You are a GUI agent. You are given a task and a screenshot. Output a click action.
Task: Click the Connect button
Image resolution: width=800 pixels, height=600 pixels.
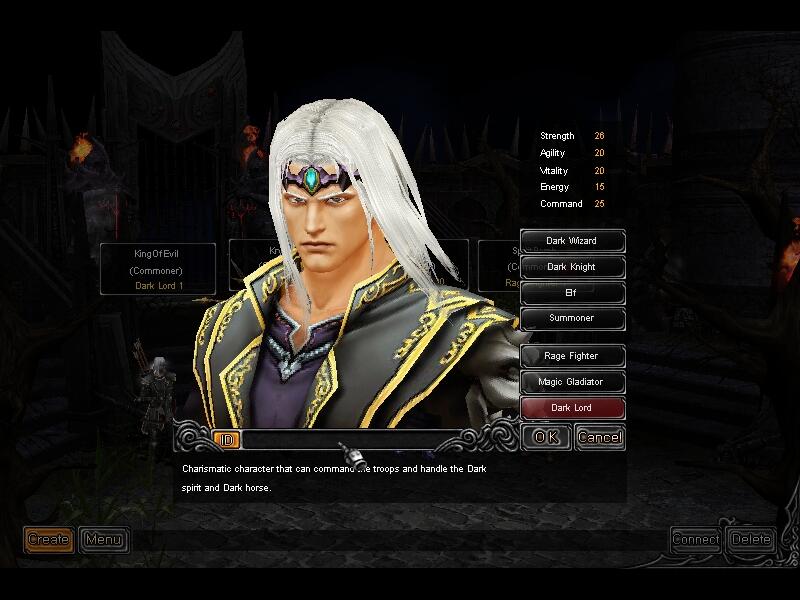(x=696, y=540)
